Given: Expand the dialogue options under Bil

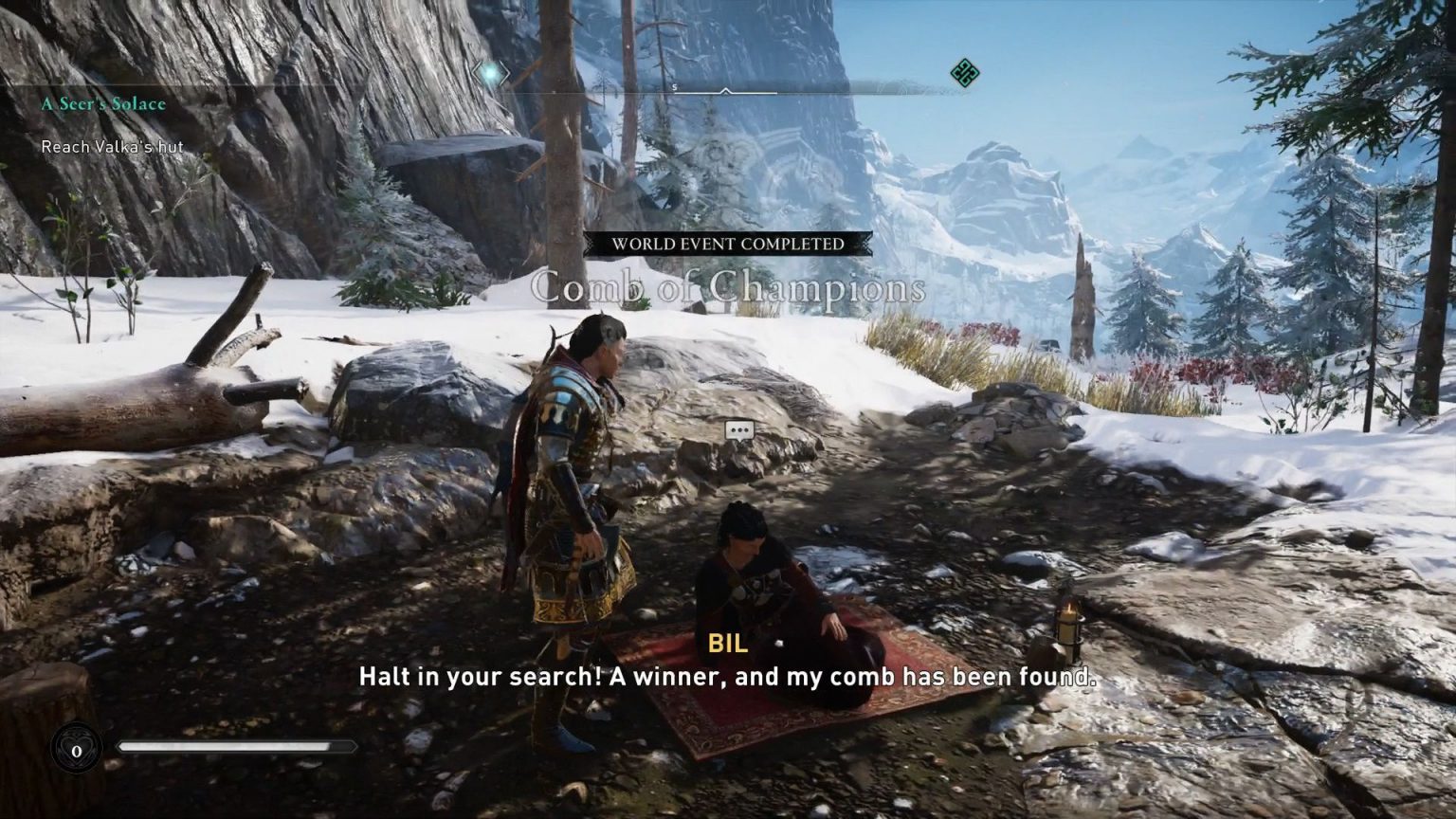Looking at the screenshot, I should point(738,429).
